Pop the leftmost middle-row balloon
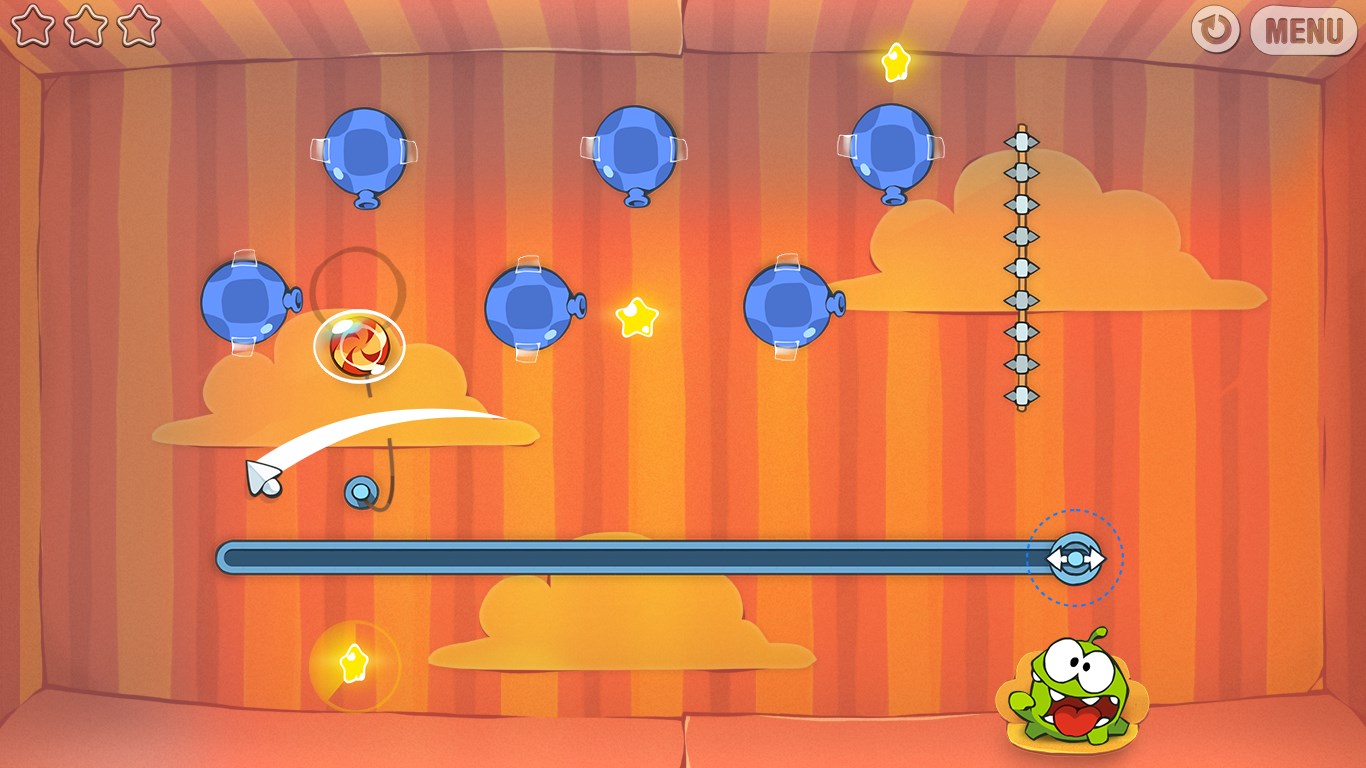 [x=247, y=301]
